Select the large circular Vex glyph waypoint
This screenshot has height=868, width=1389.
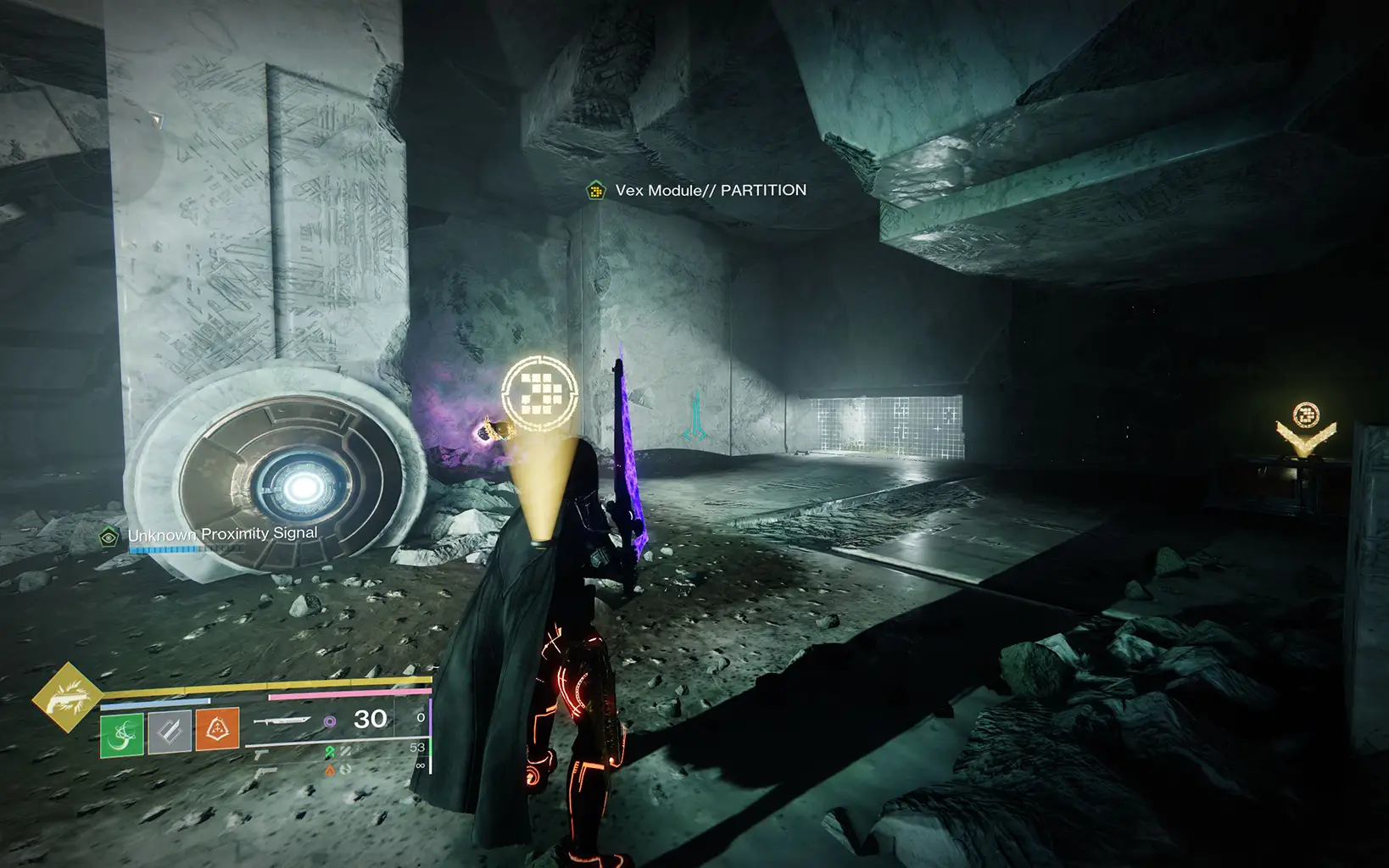coord(539,392)
